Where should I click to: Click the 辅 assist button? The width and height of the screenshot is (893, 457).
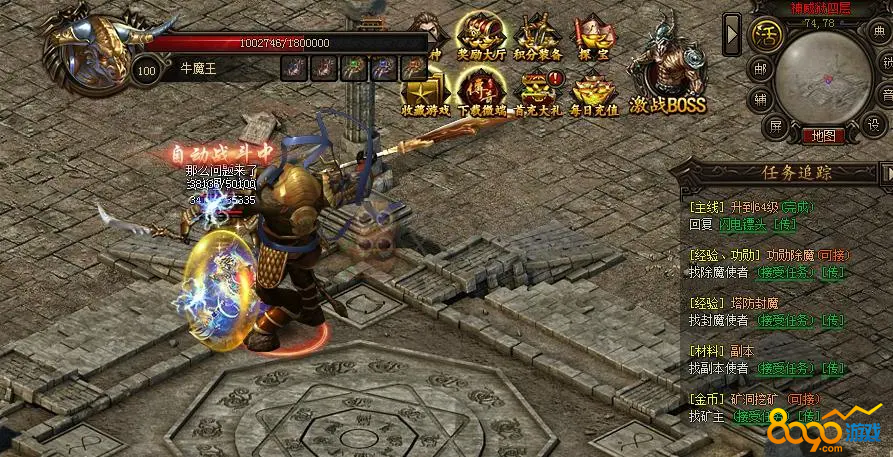[760, 99]
